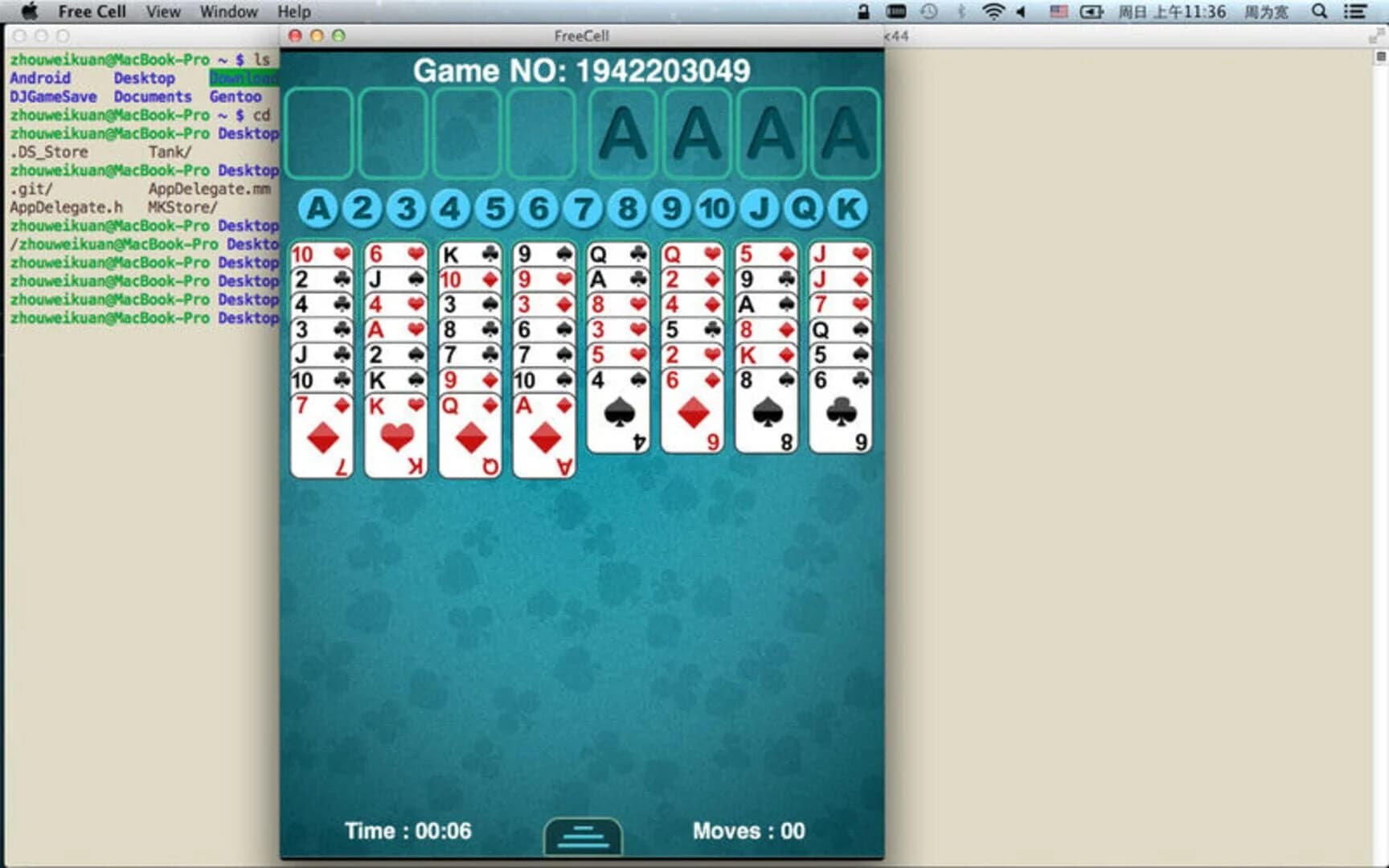Select the Ace rank badge

pos(319,207)
